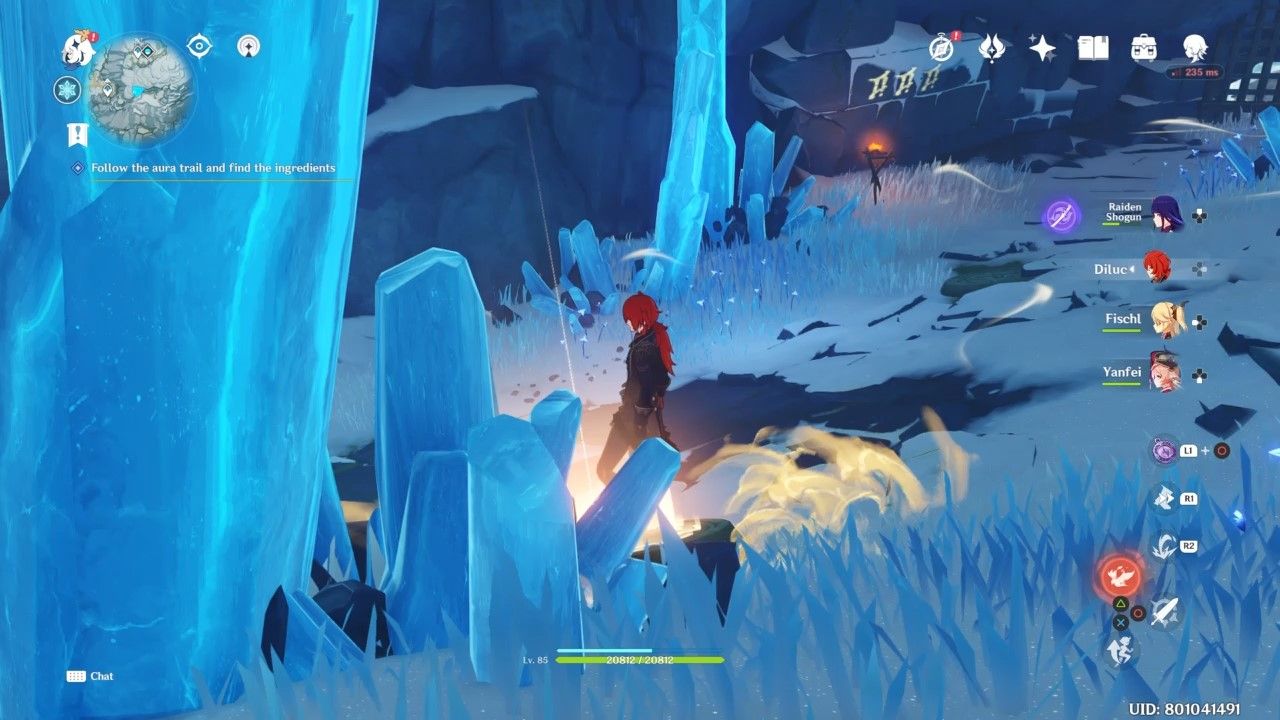The height and width of the screenshot is (720, 1280).
Task: Select Yanfei's character portrait
Action: click(1166, 375)
